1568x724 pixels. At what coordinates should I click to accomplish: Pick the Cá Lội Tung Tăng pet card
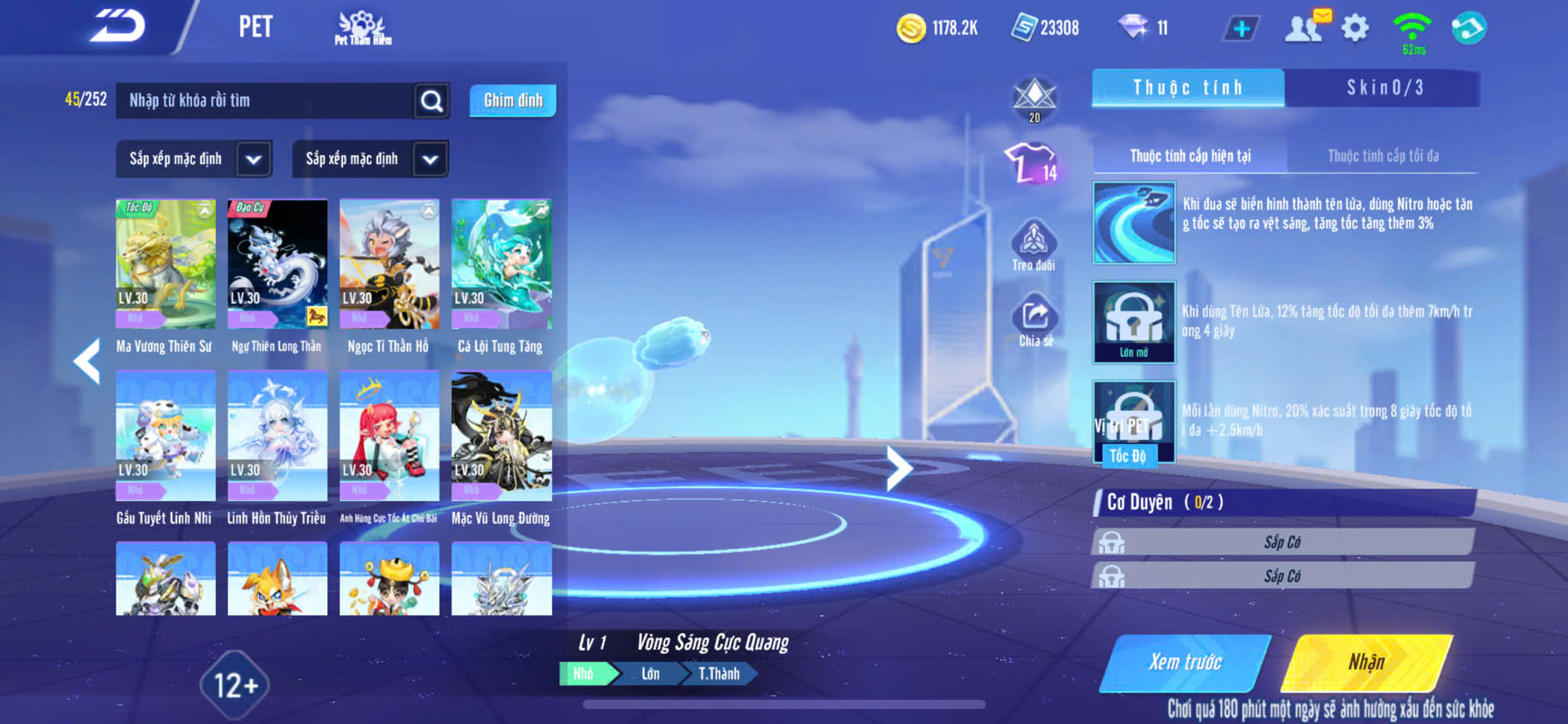[501, 265]
